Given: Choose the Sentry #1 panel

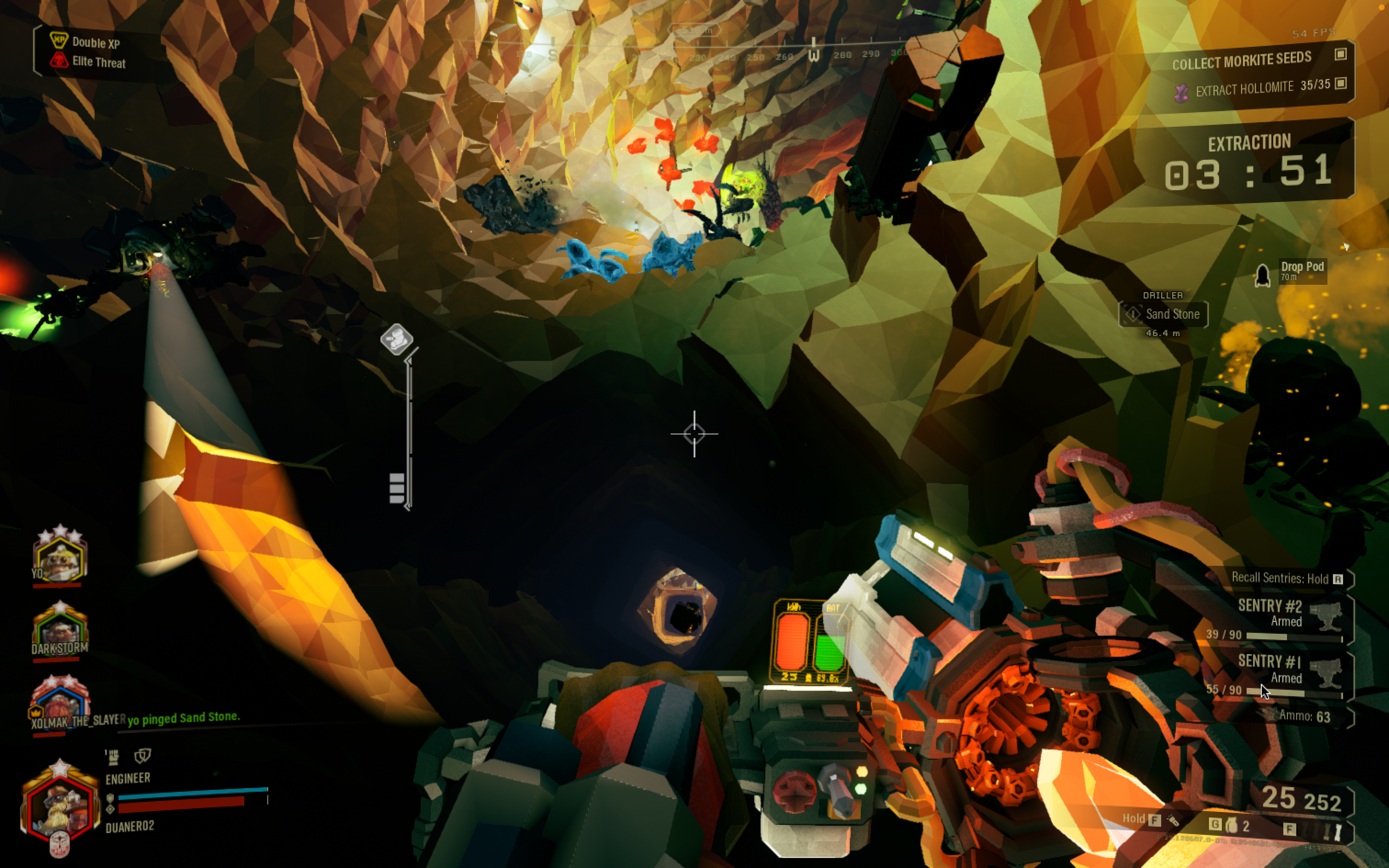Looking at the screenshot, I should [1281, 676].
